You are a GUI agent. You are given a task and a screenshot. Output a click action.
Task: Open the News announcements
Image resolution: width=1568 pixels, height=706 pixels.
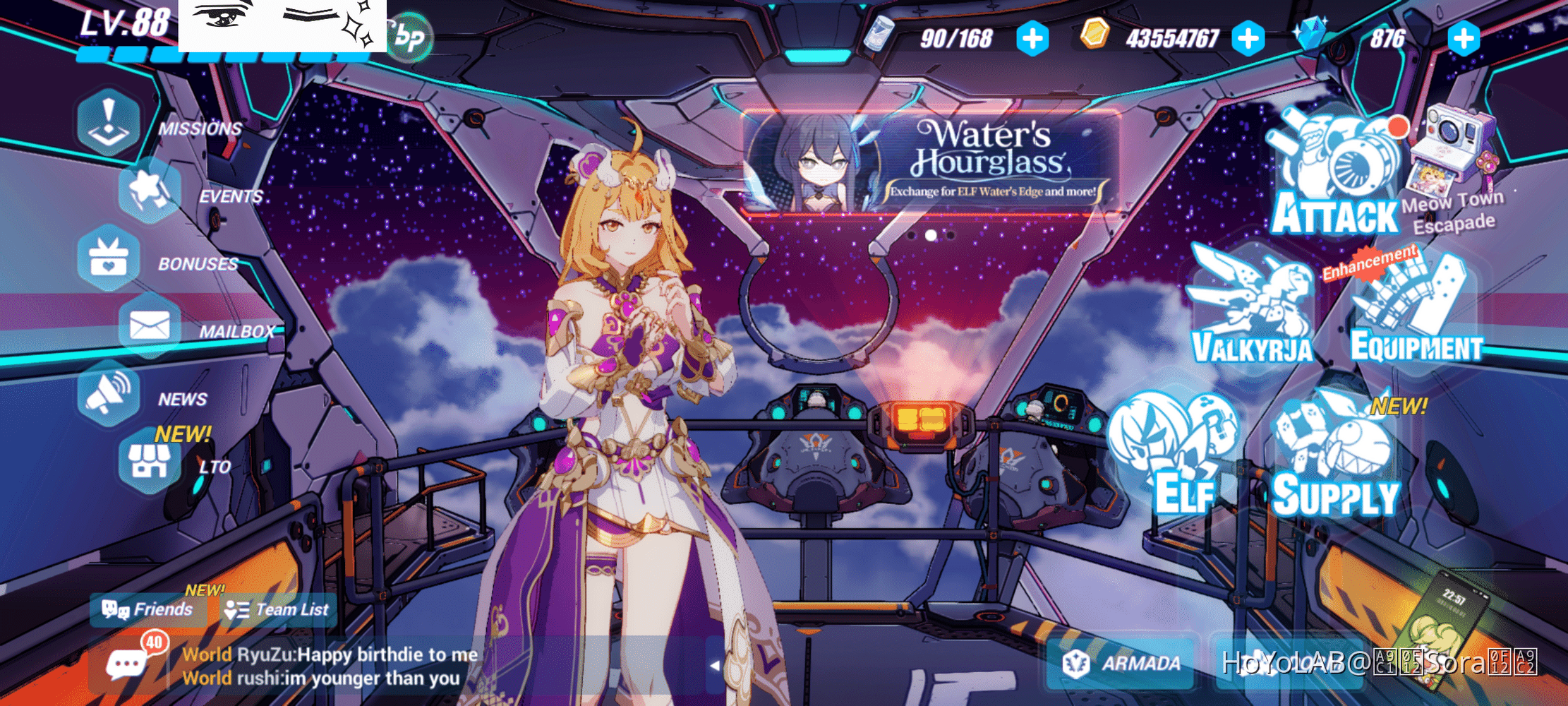109,393
